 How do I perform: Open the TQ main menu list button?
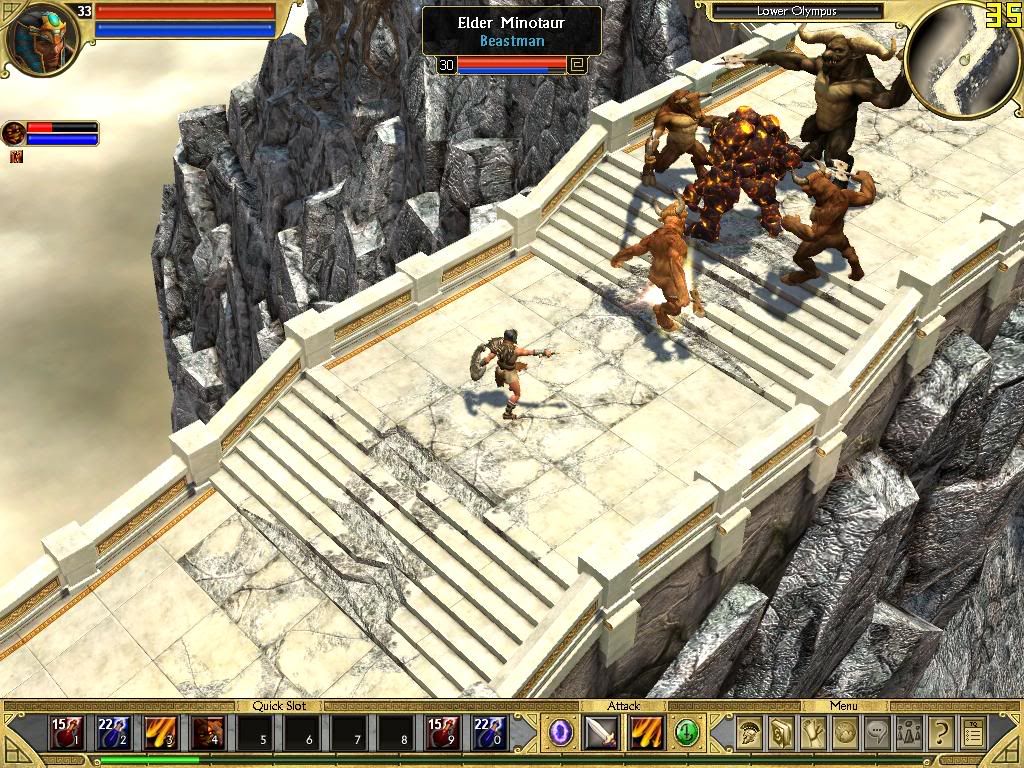pos(972,734)
